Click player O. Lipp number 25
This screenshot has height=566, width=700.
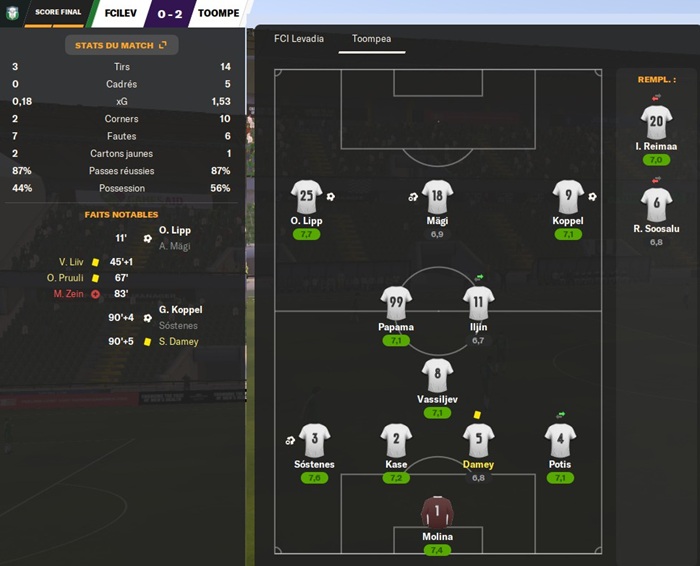click(307, 197)
